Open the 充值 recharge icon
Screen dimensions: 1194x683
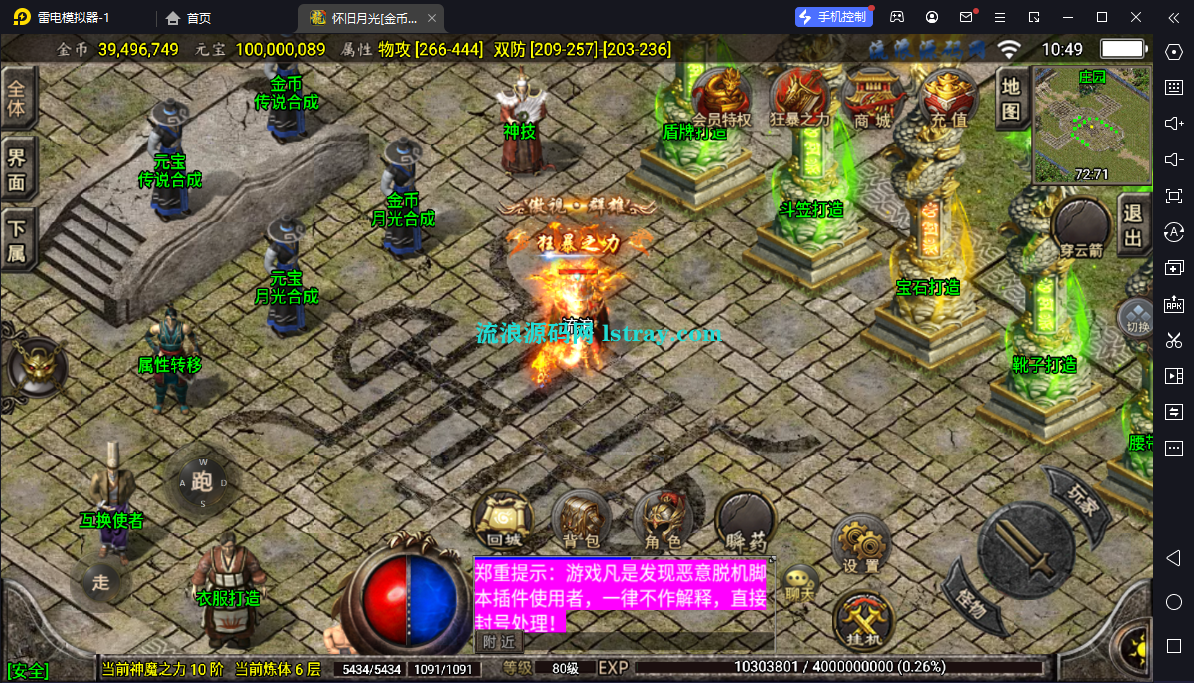[x=948, y=96]
